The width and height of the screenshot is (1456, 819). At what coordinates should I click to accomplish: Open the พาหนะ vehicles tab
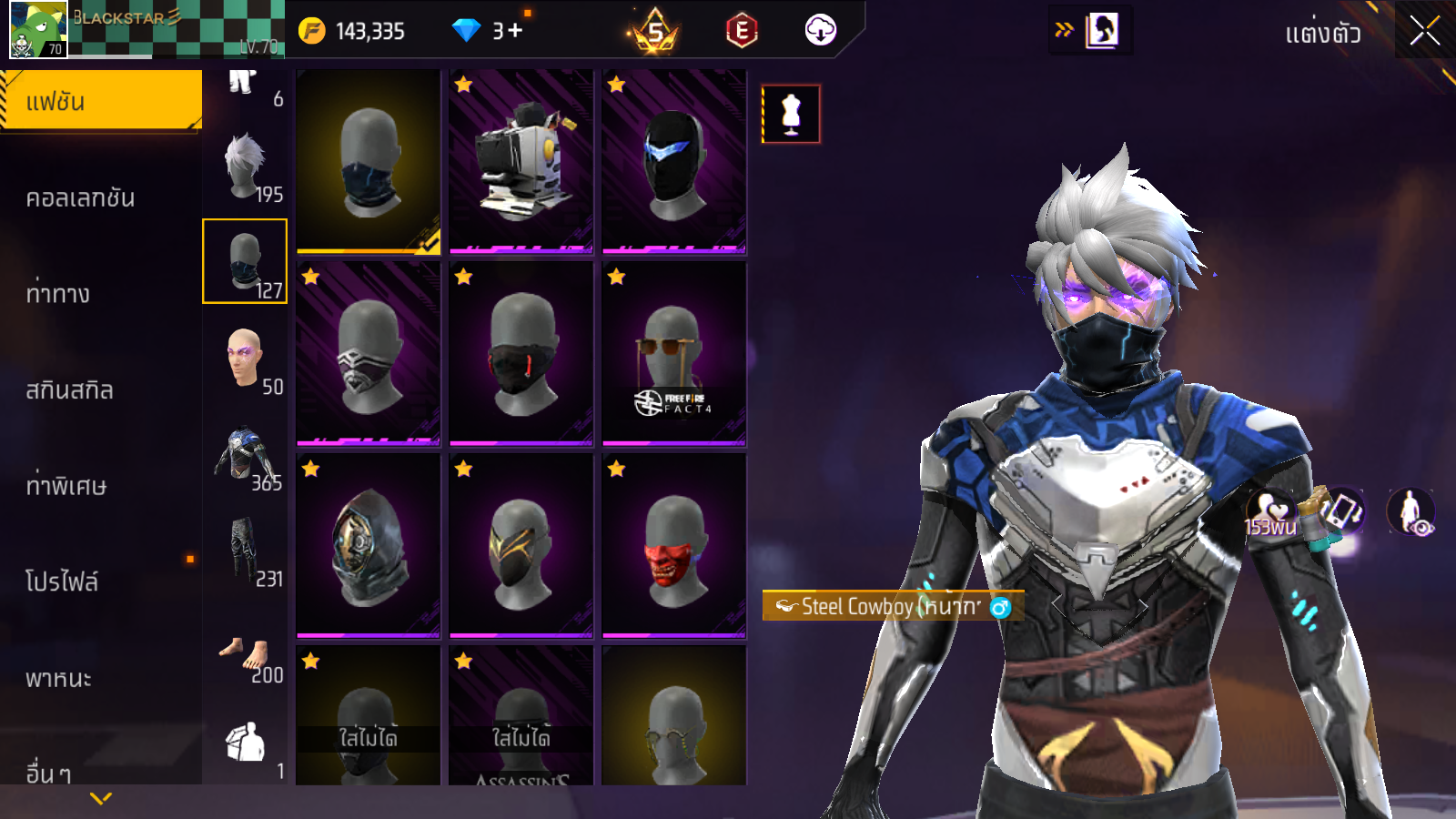(58, 678)
